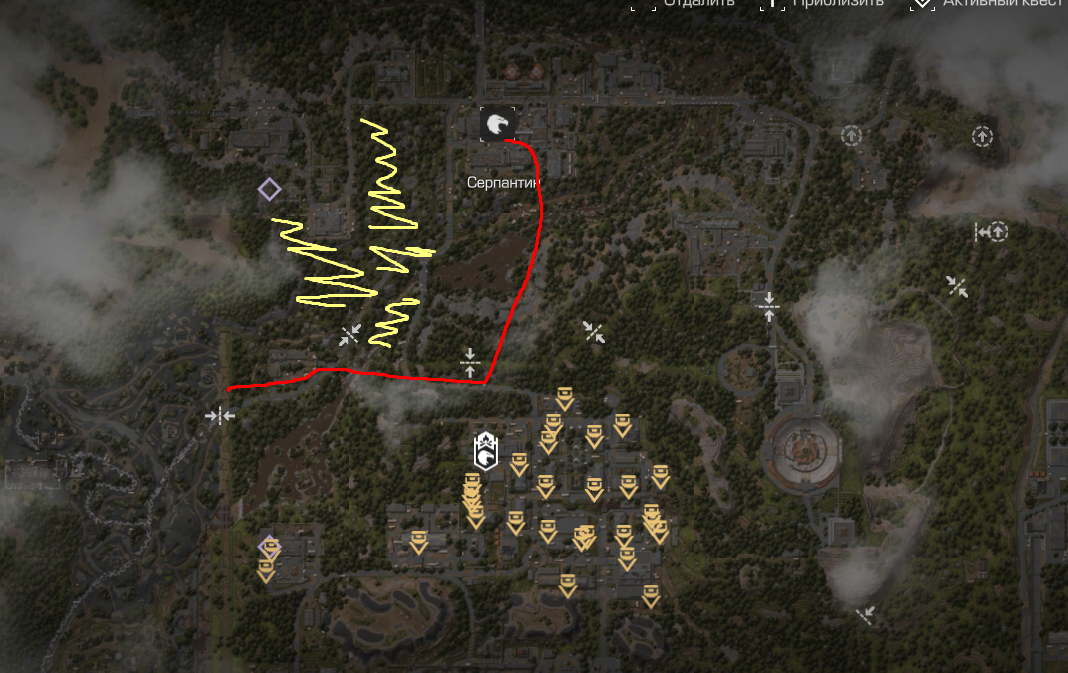This screenshot has height=673, width=1068.
Task: Select the purple diamond overlapping a yellow marker
Action: coord(268,547)
